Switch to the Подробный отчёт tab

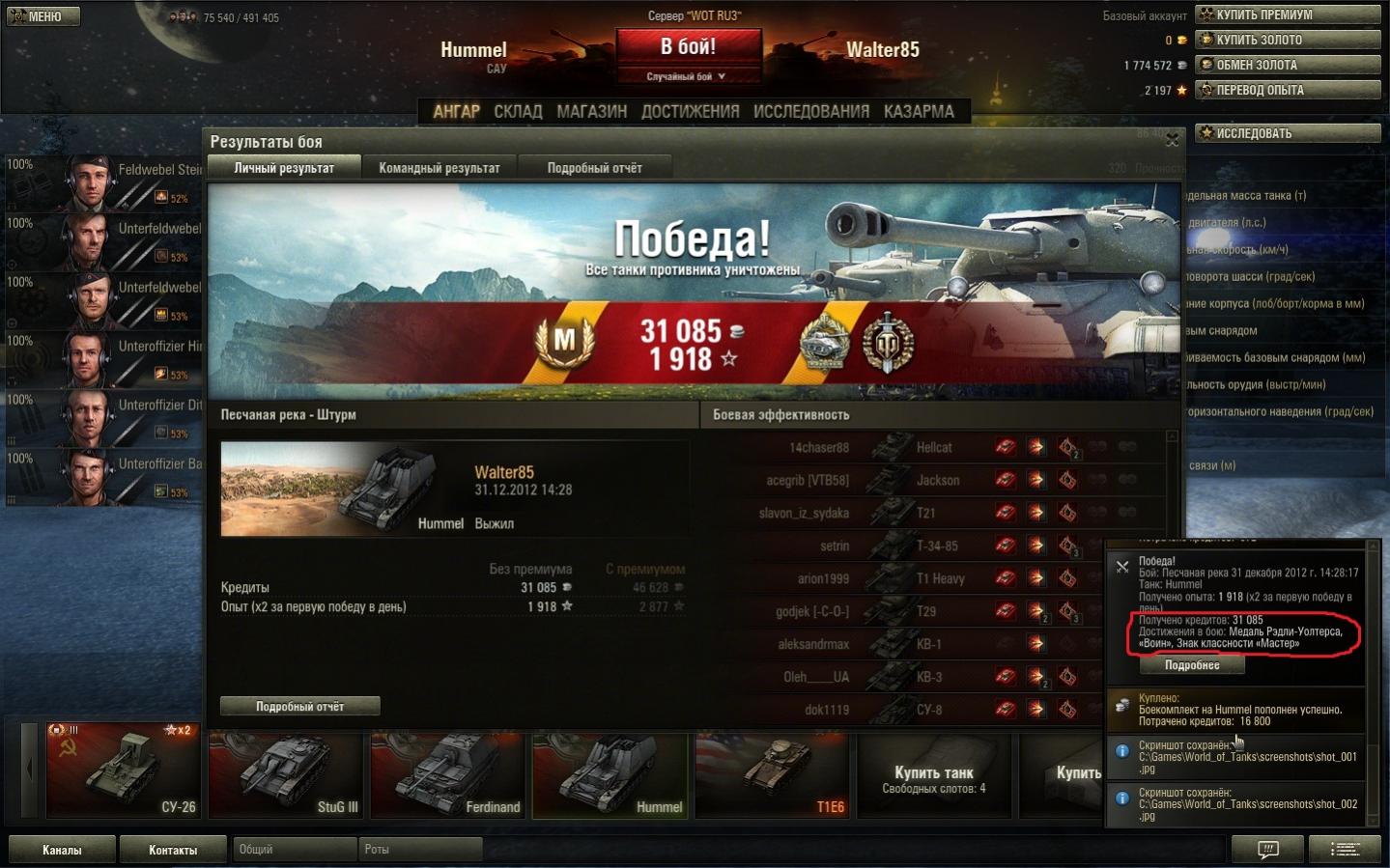[x=594, y=168]
